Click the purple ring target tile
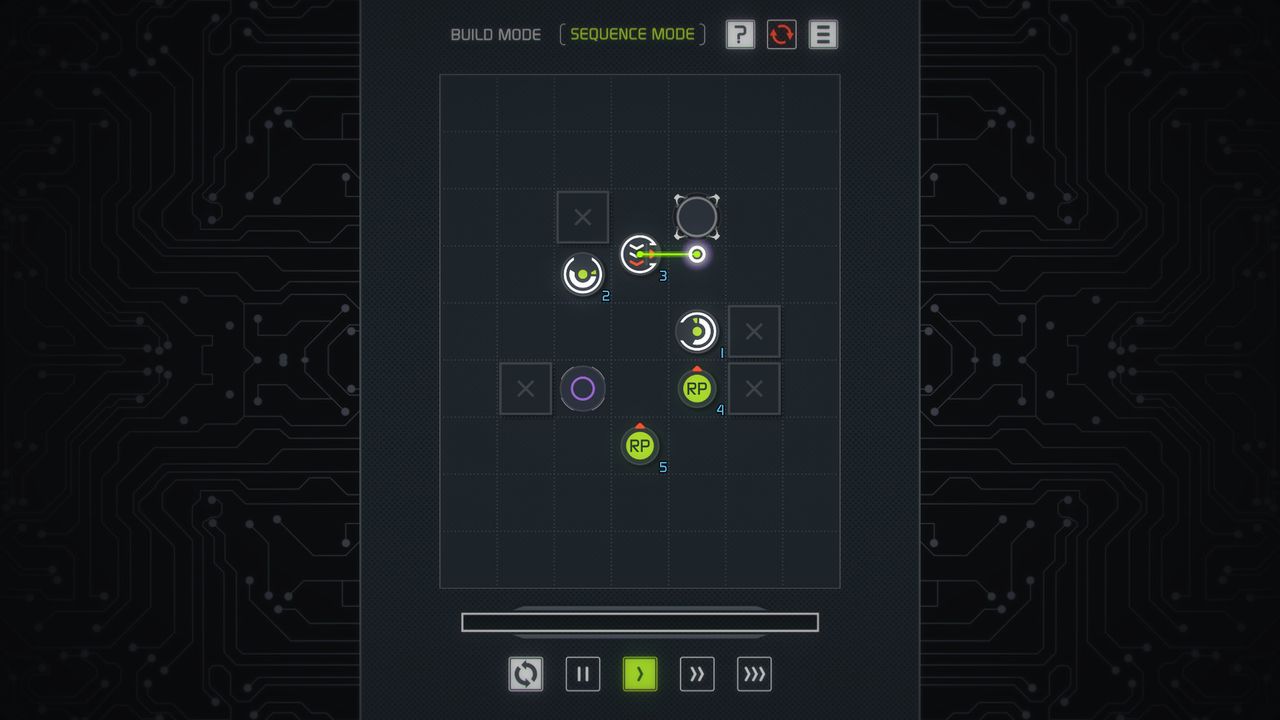 pos(583,388)
